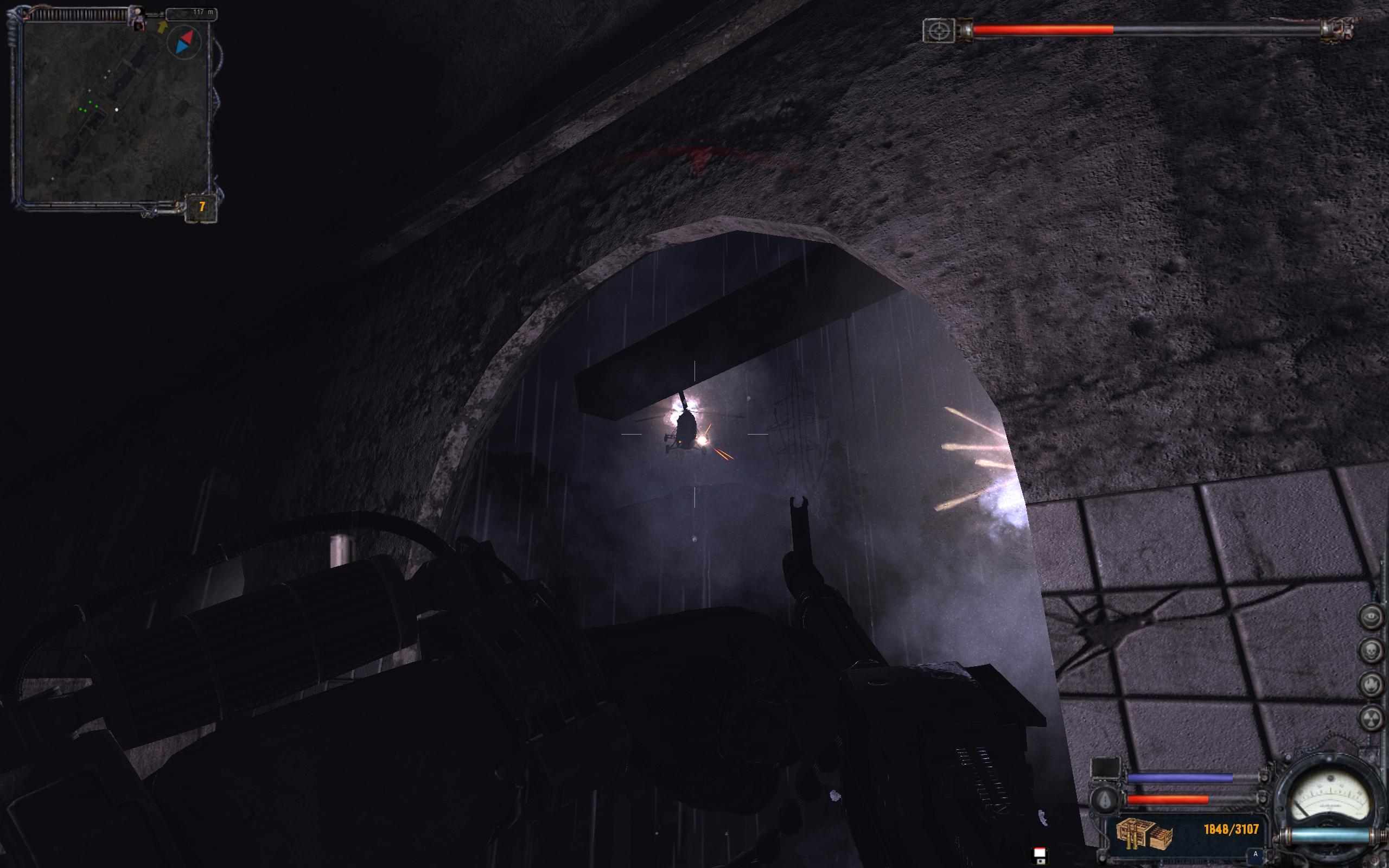
Task: Select the radiation trefoil indicator icon
Action: [1372, 718]
